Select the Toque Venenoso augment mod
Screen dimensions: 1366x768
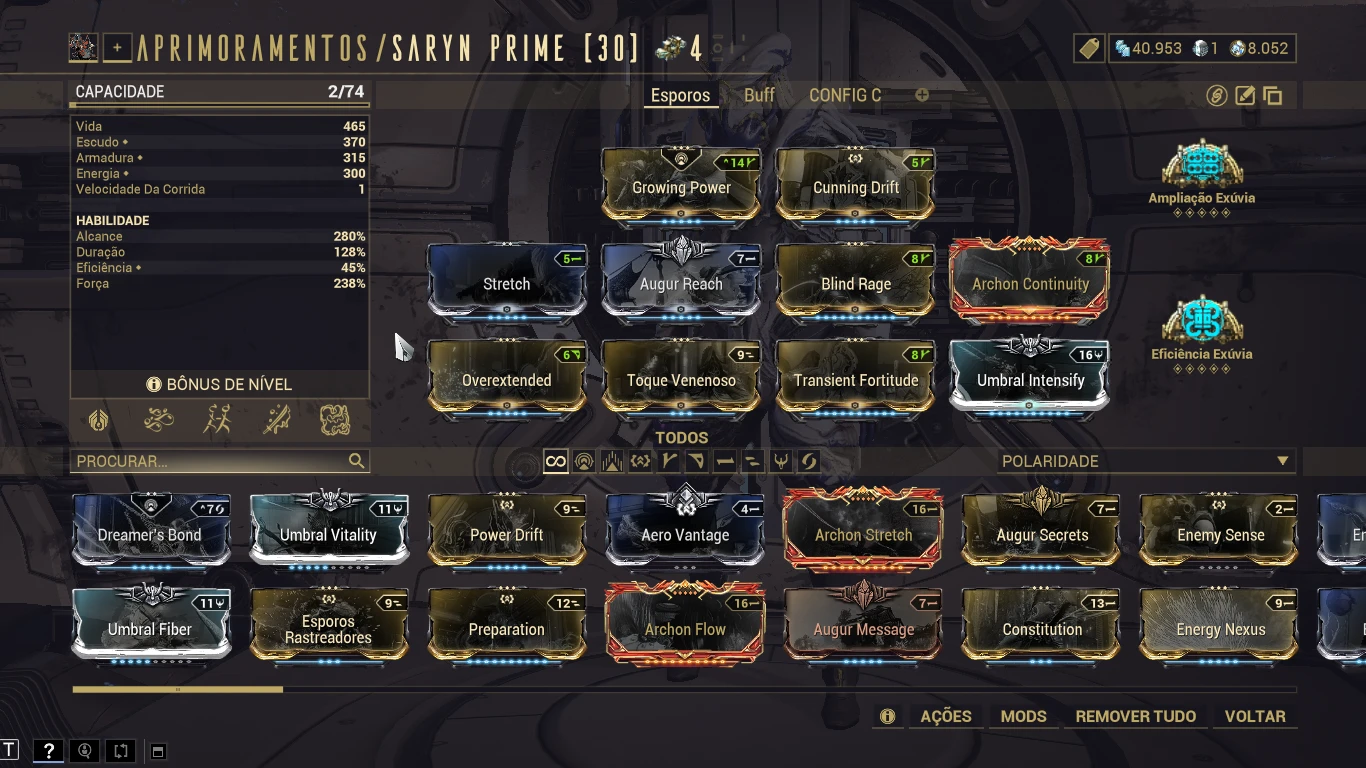click(681, 378)
